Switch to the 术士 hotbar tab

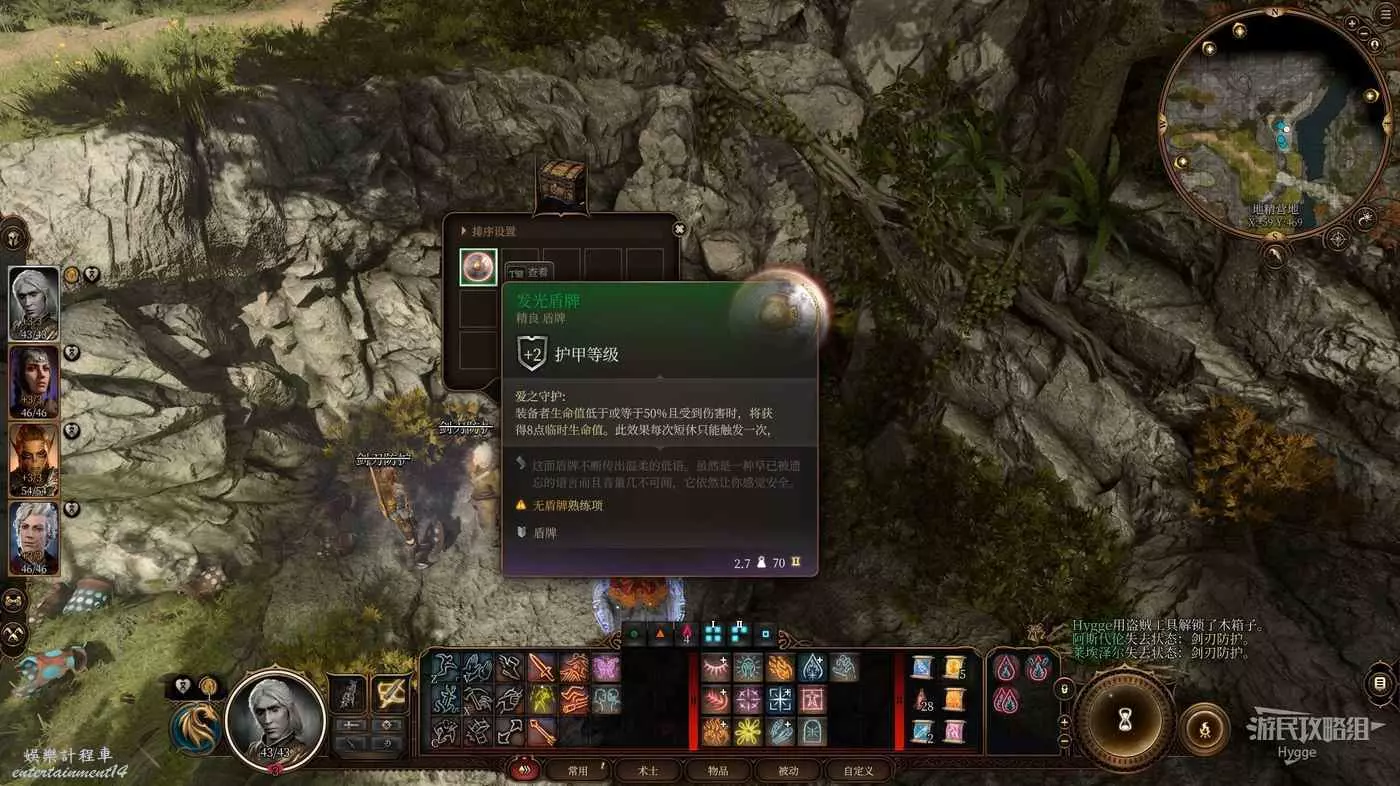[x=648, y=770]
